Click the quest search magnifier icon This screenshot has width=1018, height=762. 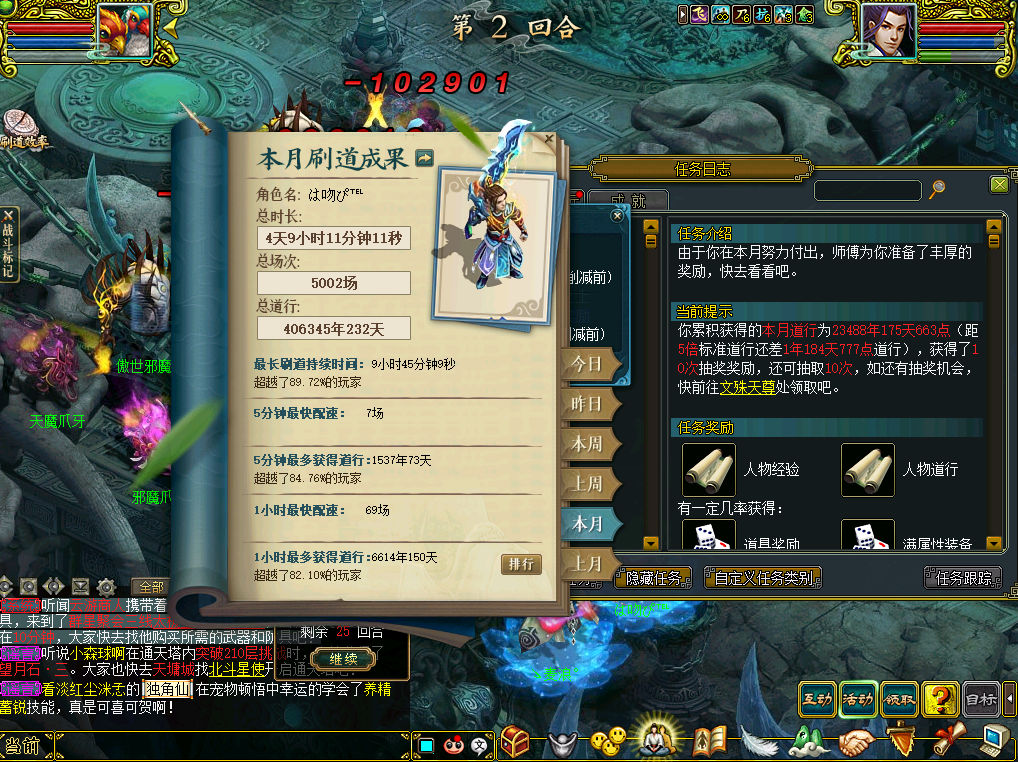click(x=937, y=188)
